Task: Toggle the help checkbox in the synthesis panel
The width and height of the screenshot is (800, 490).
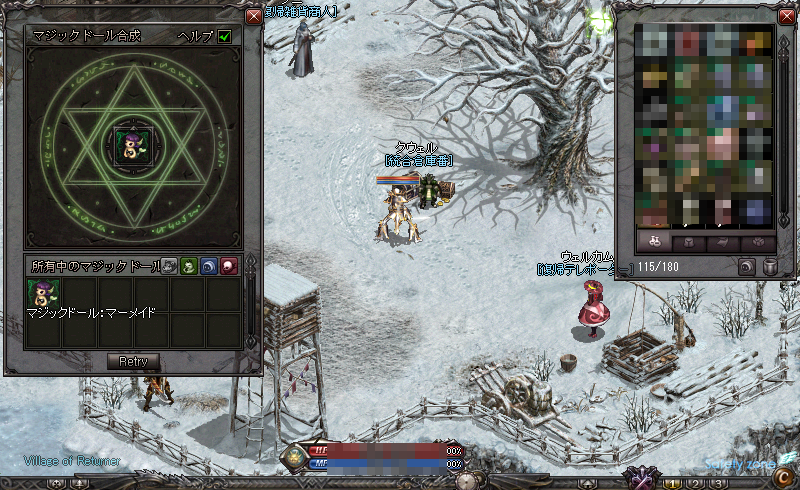Action: (225, 36)
